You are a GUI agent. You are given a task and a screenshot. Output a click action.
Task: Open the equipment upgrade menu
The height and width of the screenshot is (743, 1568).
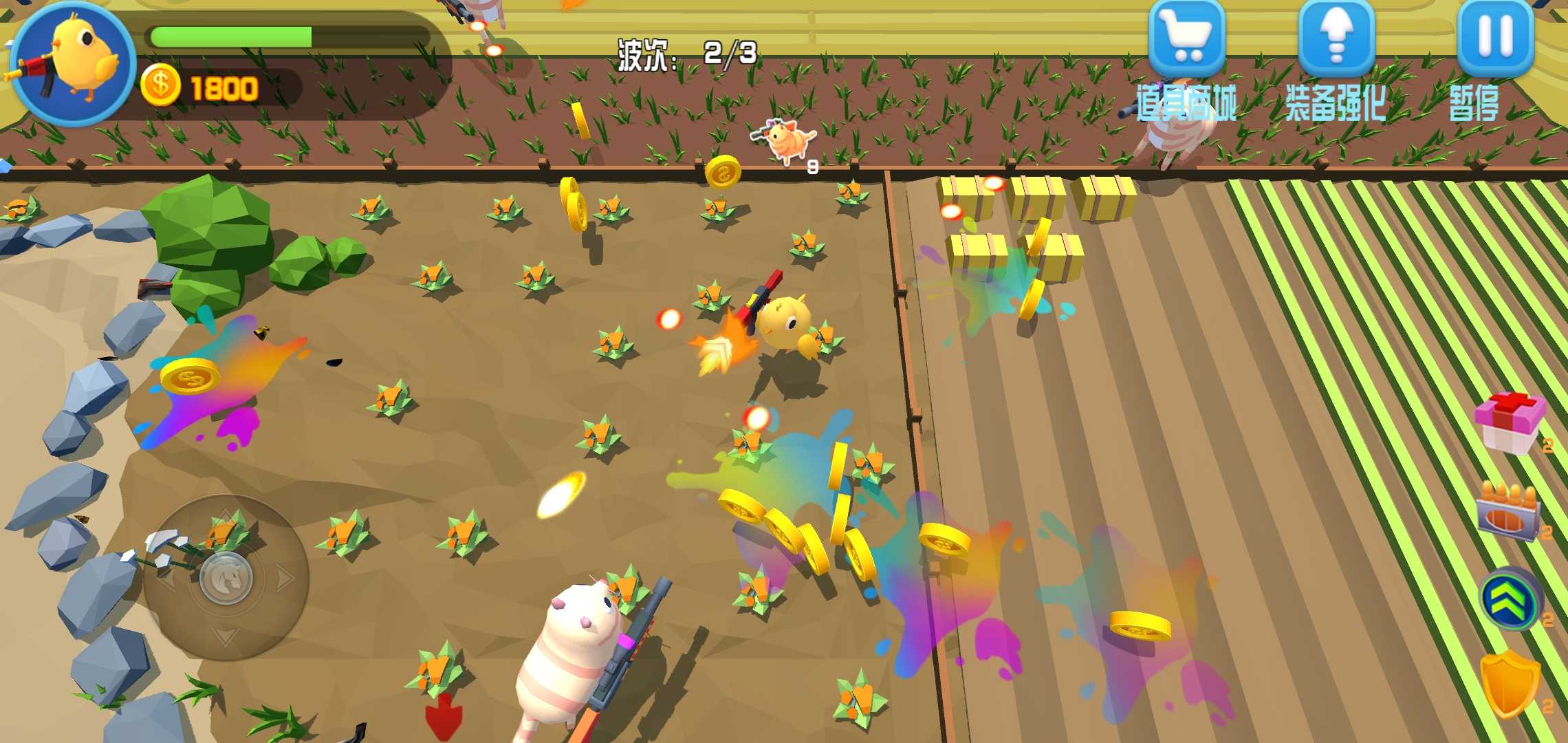[x=1336, y=39]
